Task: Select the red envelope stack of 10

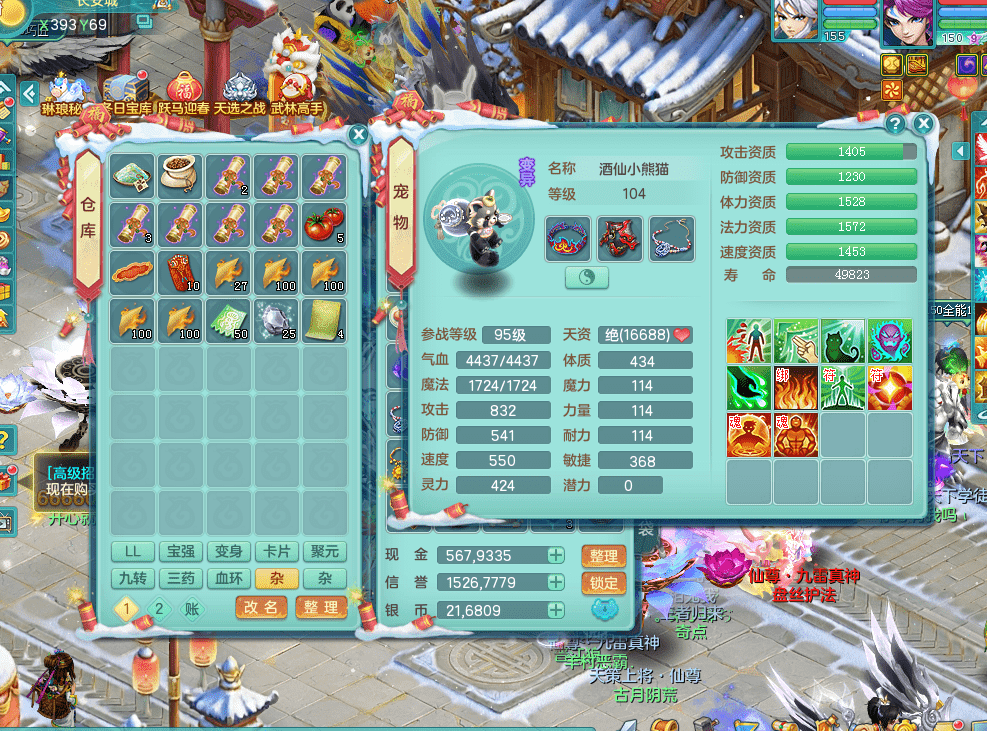Action: pos(181,271)
